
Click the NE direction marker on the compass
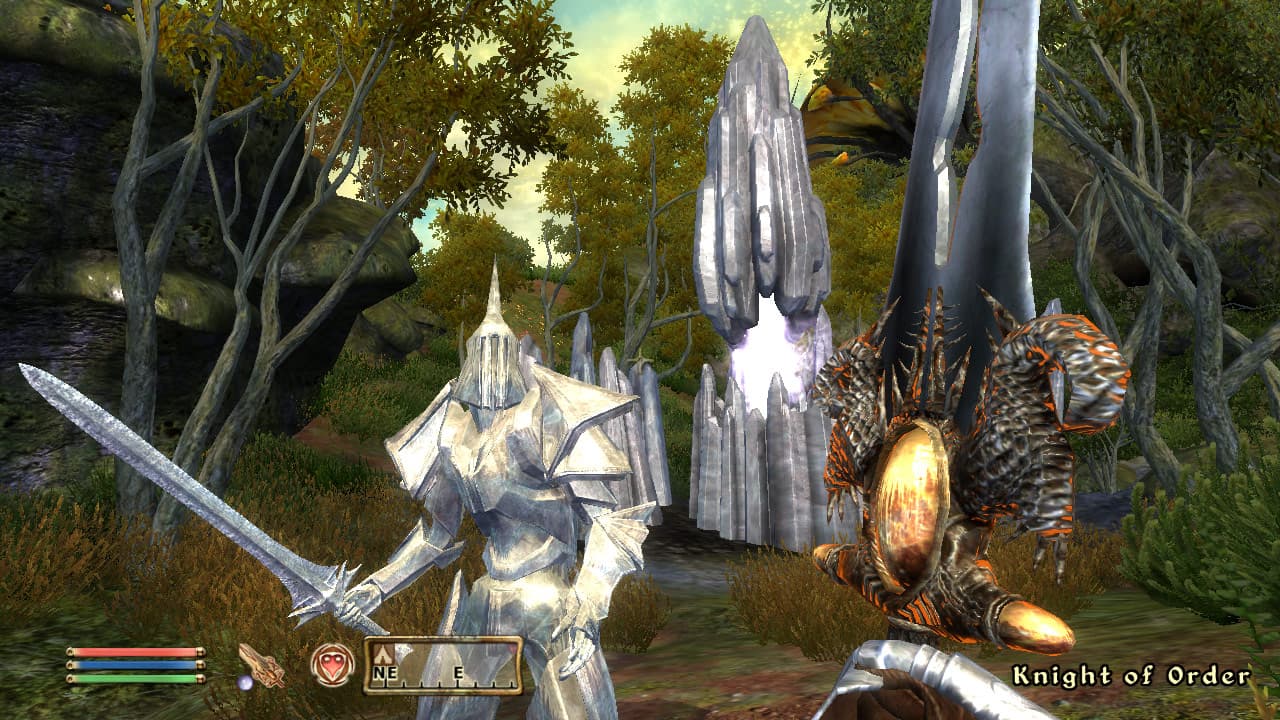click(382, 672)
